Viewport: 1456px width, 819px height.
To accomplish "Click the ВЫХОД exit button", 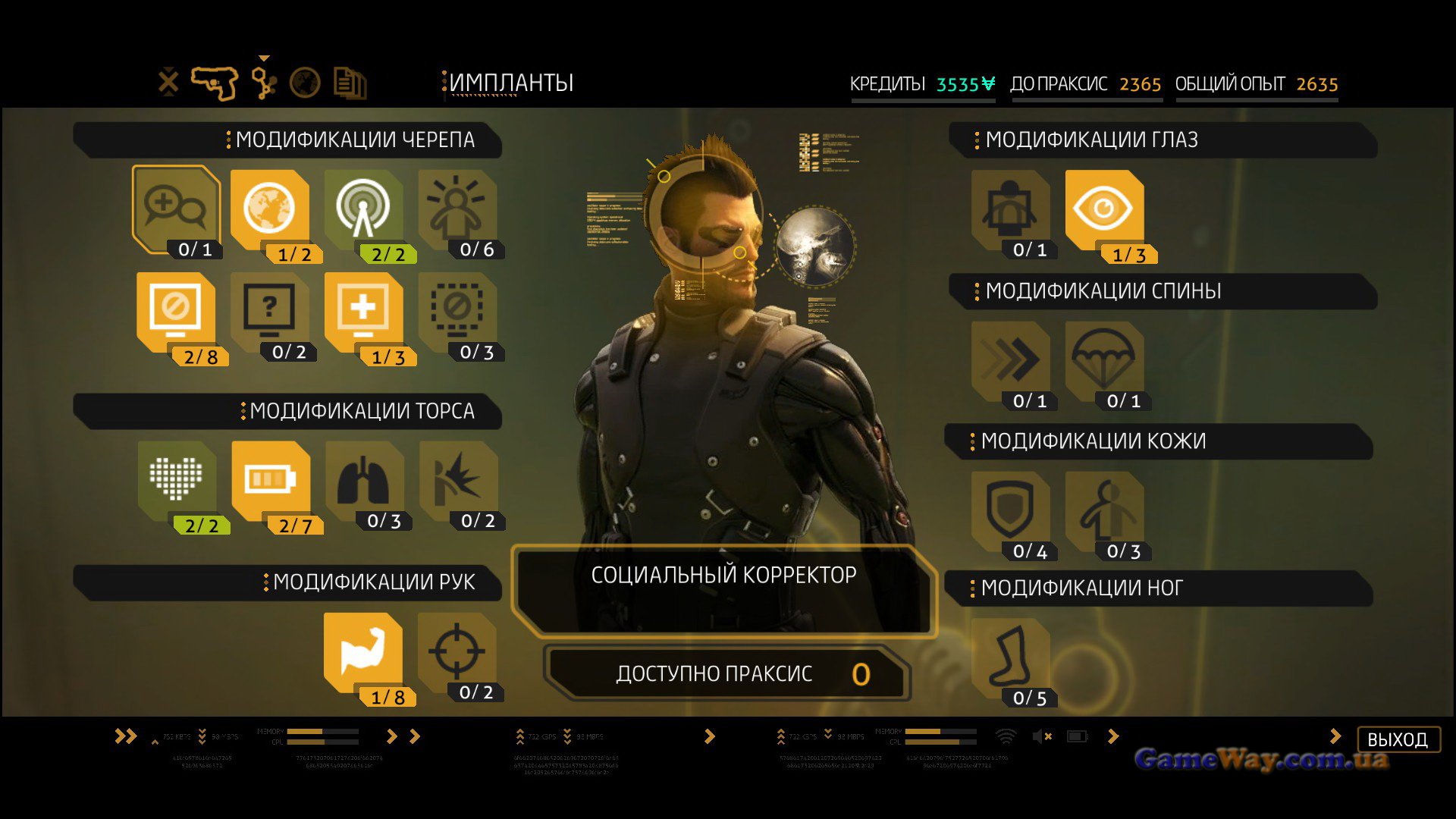I will coord(1398,739).
